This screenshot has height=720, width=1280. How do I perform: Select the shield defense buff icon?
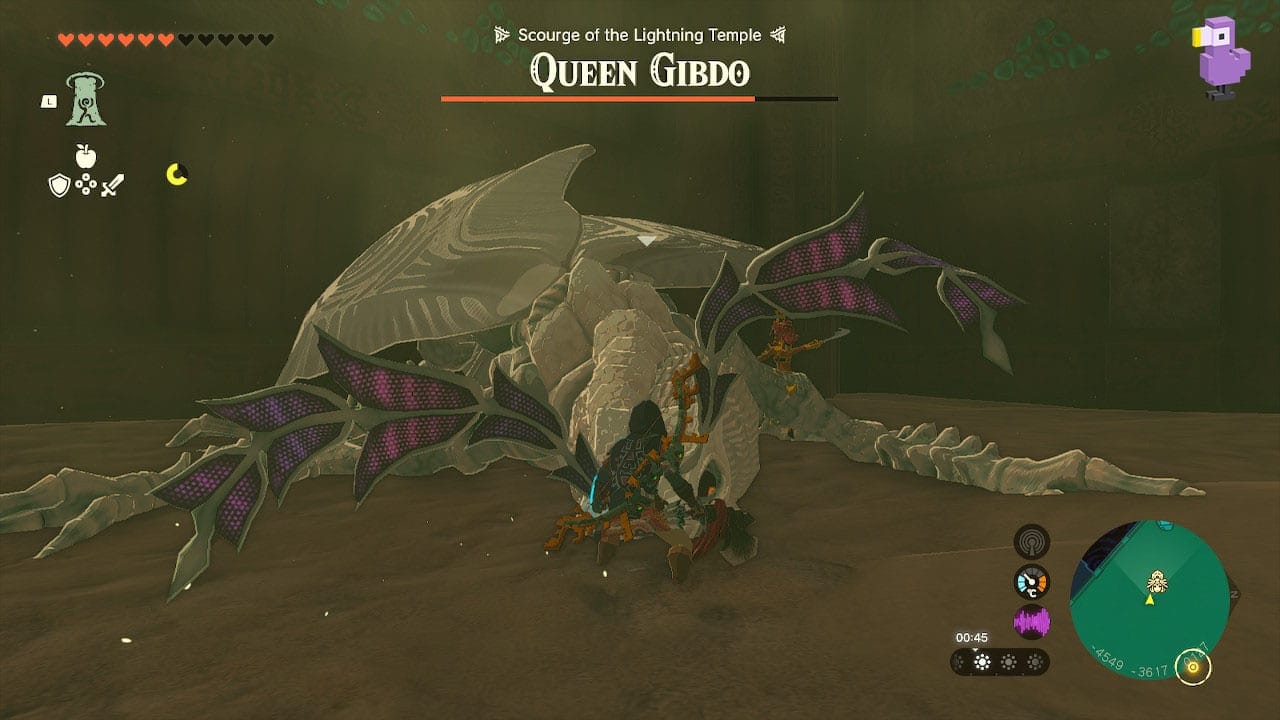(x=59, y=187)
